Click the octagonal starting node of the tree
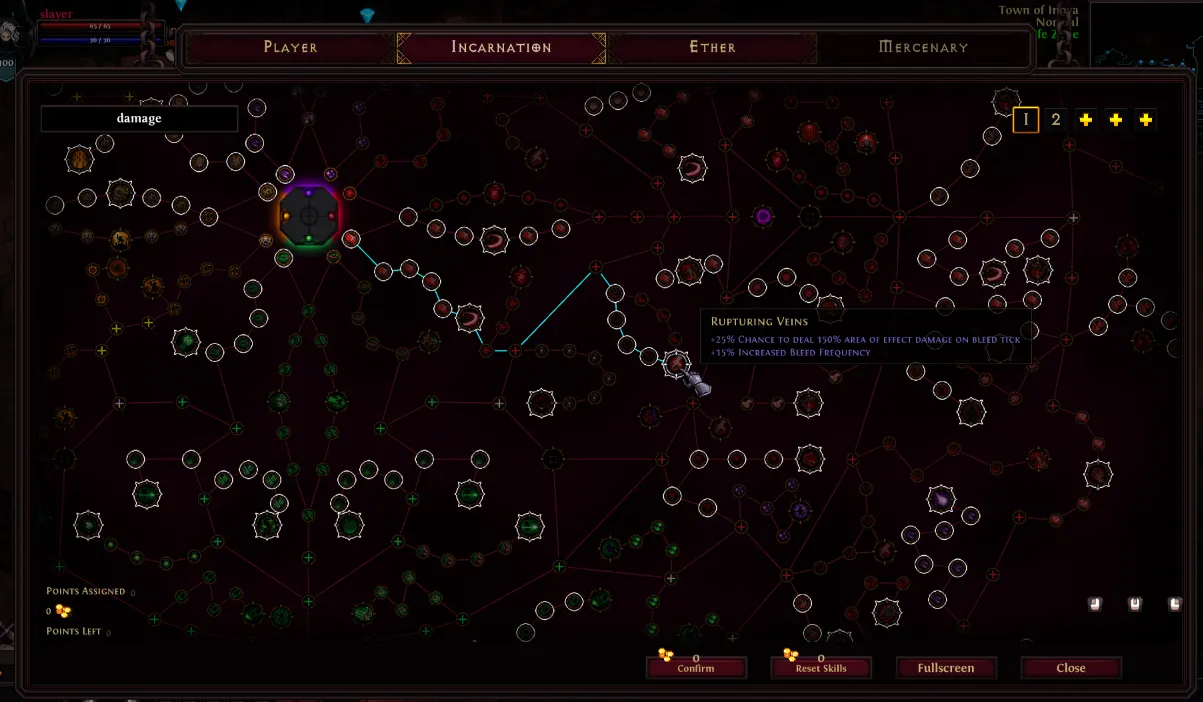Image resolution: width=1203 pixels, height=702 pixels. point(309,215)
